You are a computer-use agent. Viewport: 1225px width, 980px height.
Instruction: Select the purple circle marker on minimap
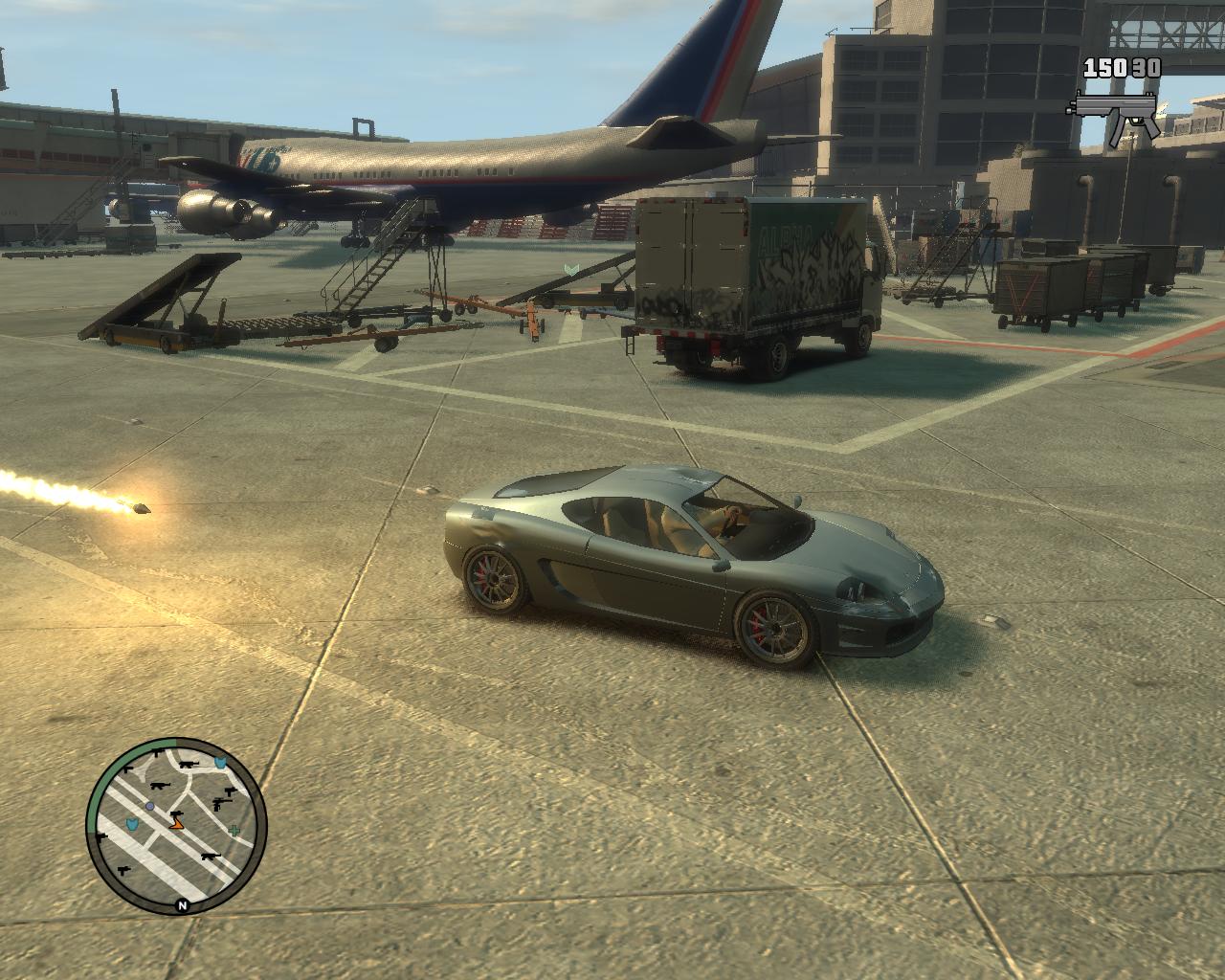point(150,807)
